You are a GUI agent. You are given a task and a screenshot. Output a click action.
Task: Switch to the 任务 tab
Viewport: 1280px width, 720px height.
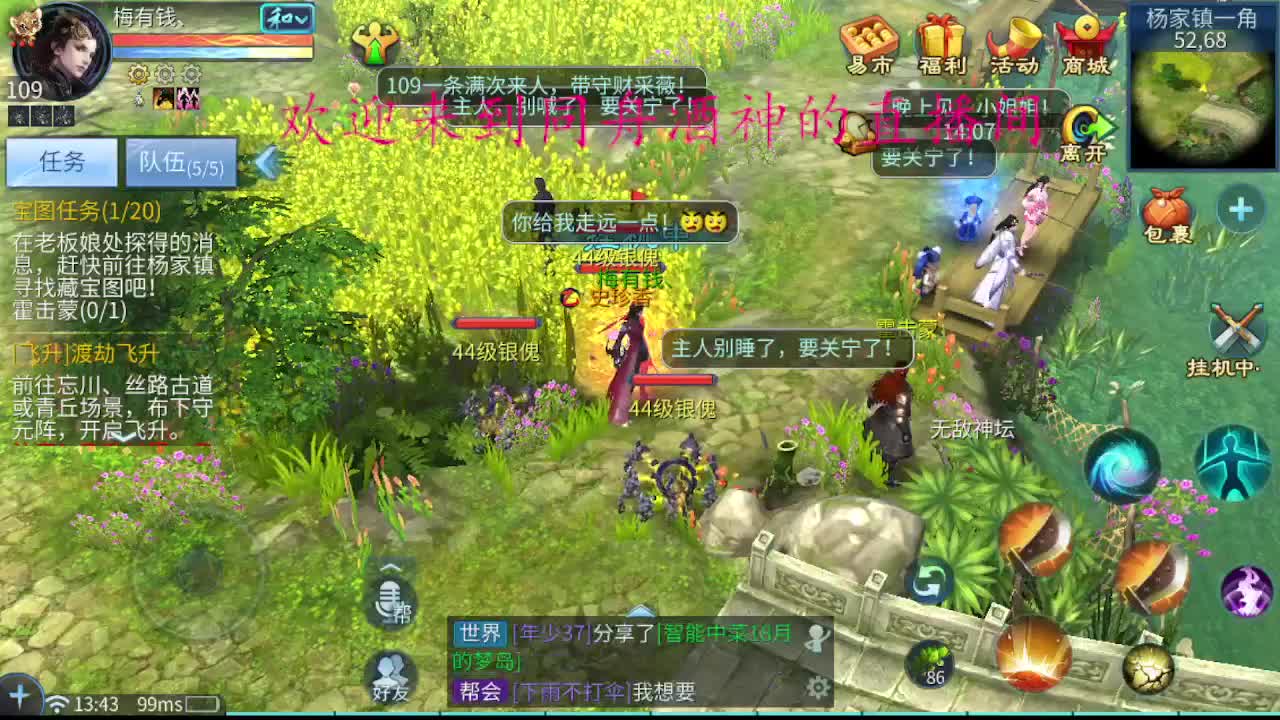pyautogui.click(x=63, y=161)
